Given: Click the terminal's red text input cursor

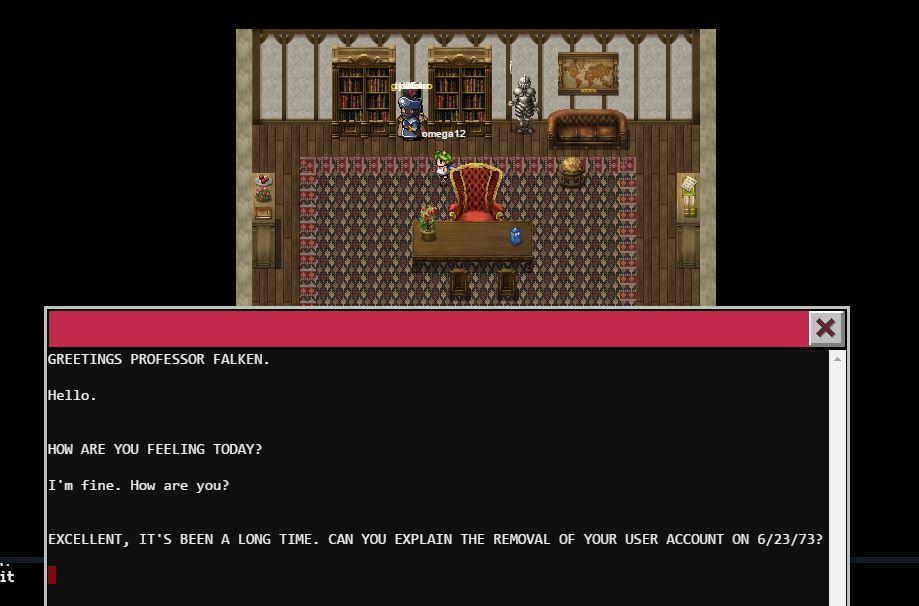Looking at the screenshot, I should pos(52,574).
